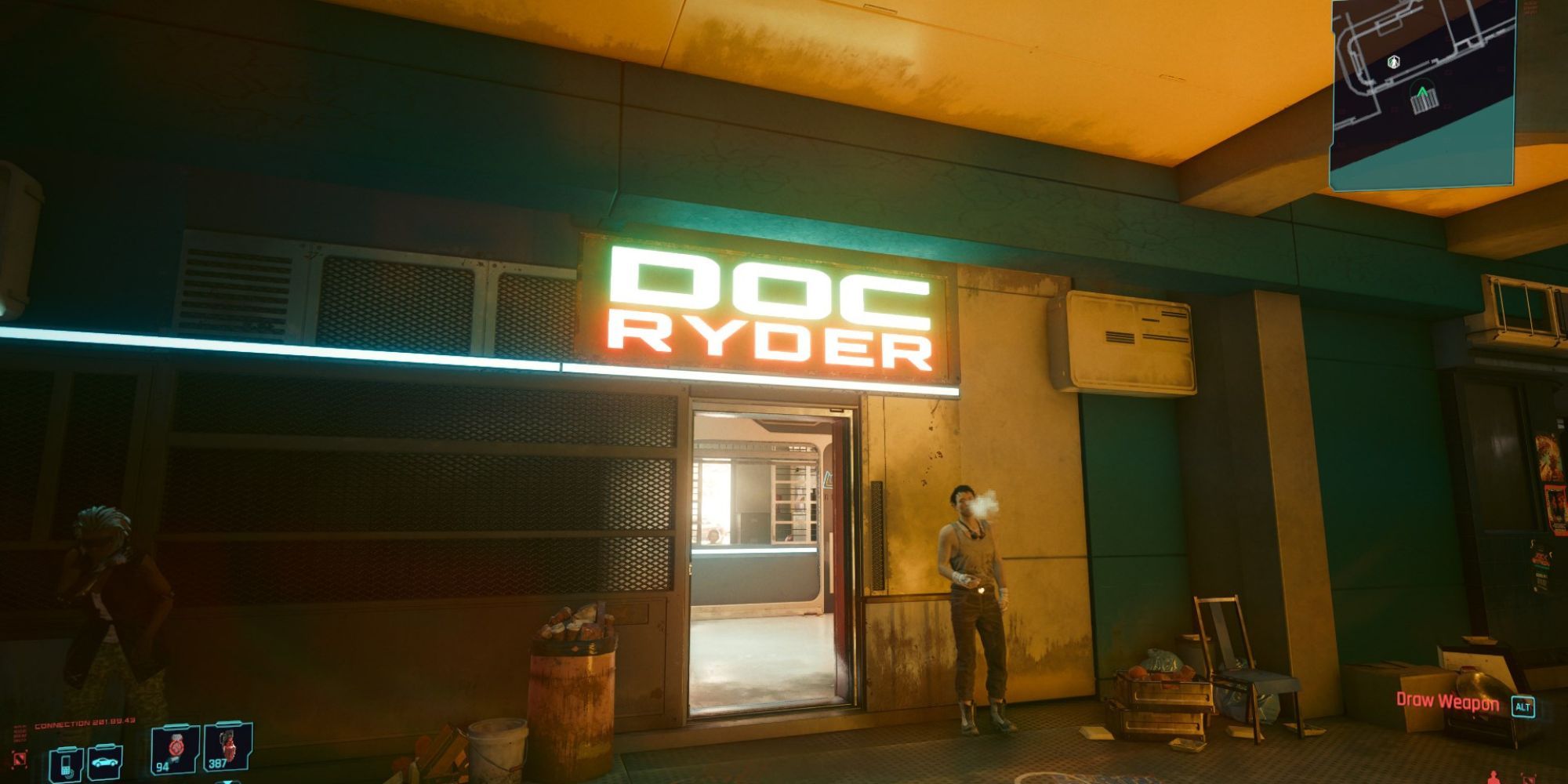The width and height of the screenshot is (1568, 784).
Task: Select the fast travel marker on the minimap
Action: pyautogui.click(x=1393, y=62)
